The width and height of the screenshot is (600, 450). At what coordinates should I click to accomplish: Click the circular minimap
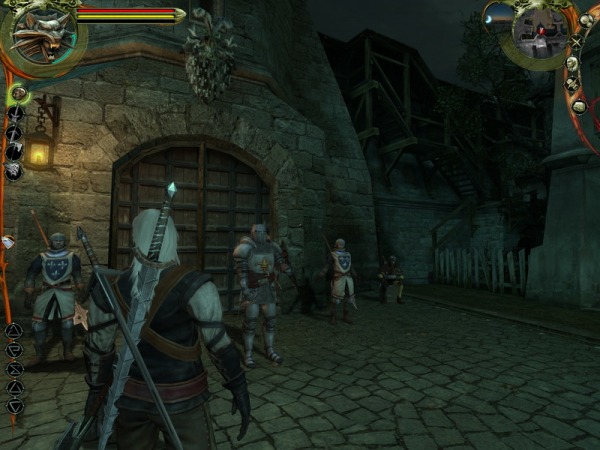pyautogui.click(x=540, y=32)
